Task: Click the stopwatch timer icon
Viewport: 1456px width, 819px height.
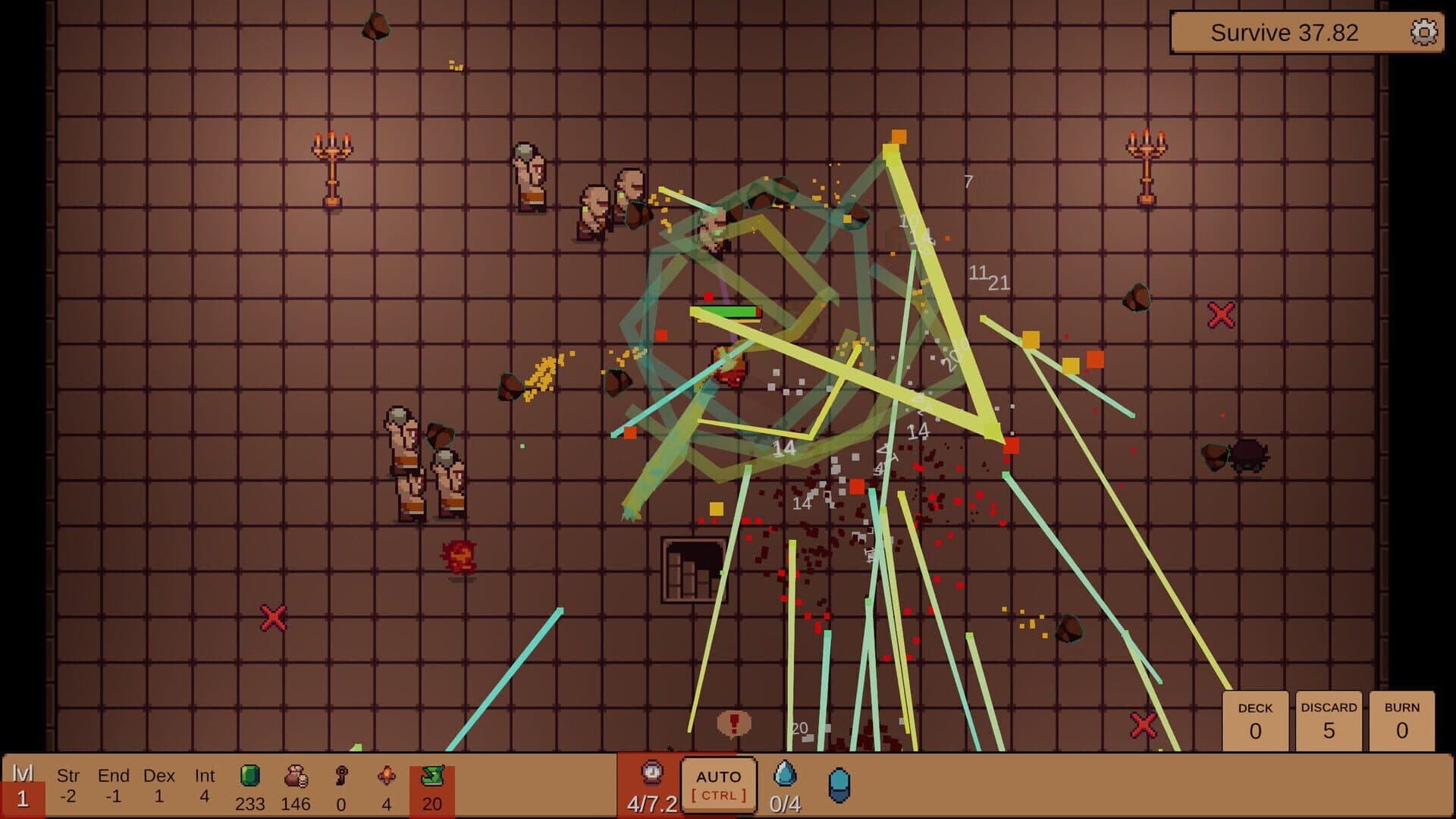Action: [x=652, y=773]
